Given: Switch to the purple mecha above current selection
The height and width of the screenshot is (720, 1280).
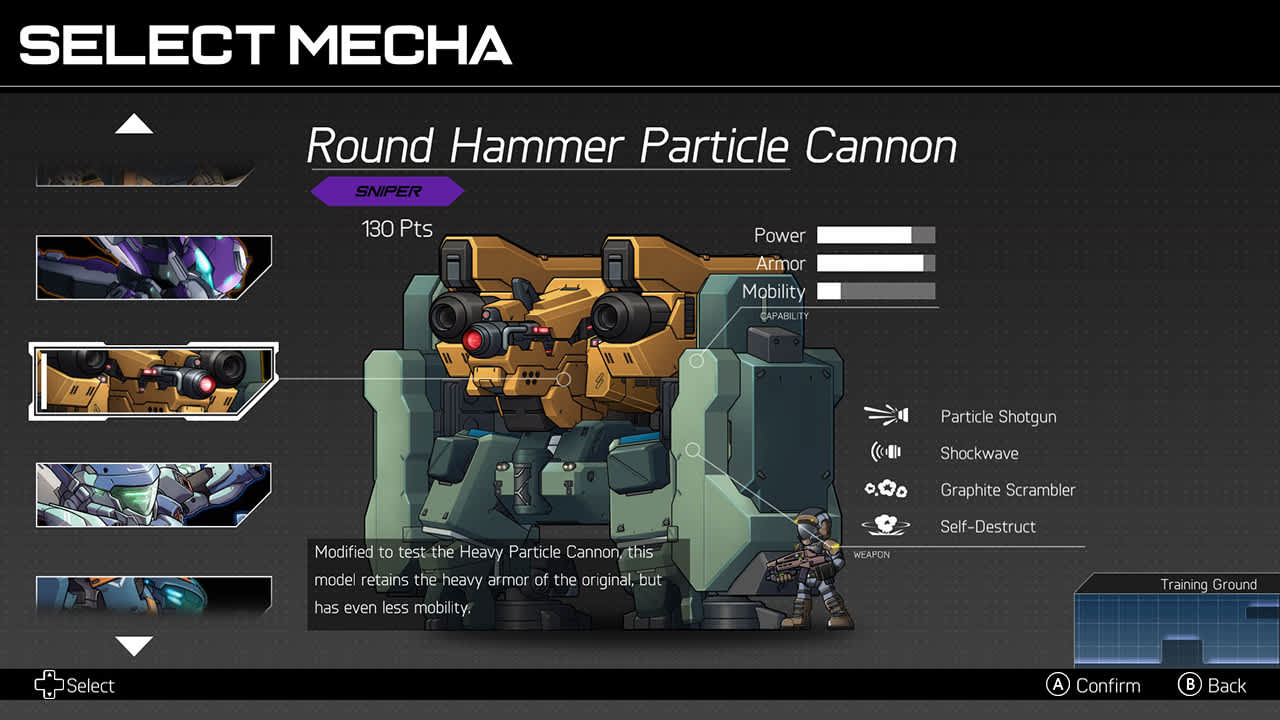Looking at the screenshot, I should [152, 267].
